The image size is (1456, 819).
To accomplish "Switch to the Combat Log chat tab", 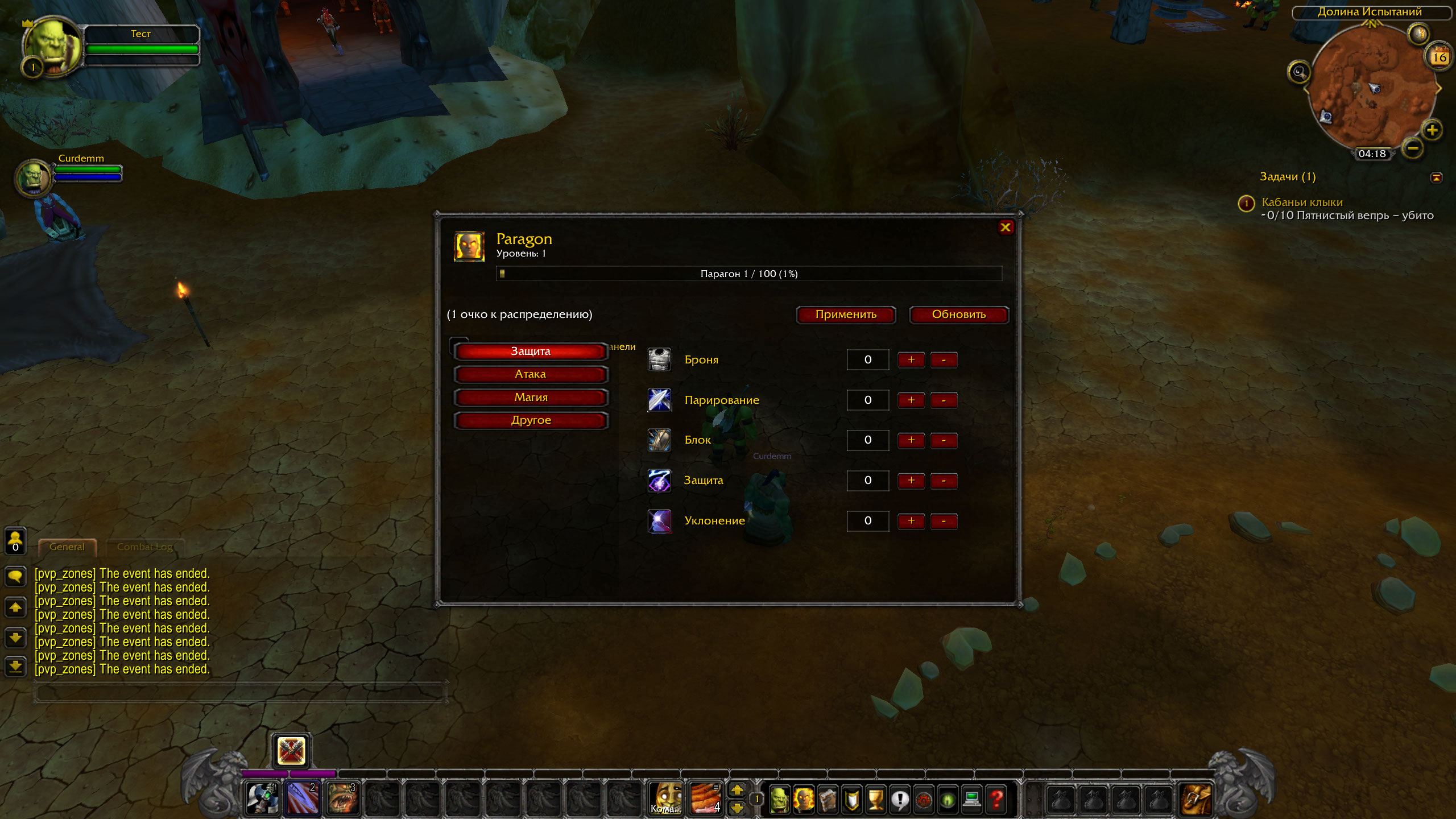I will pos(144,547).
